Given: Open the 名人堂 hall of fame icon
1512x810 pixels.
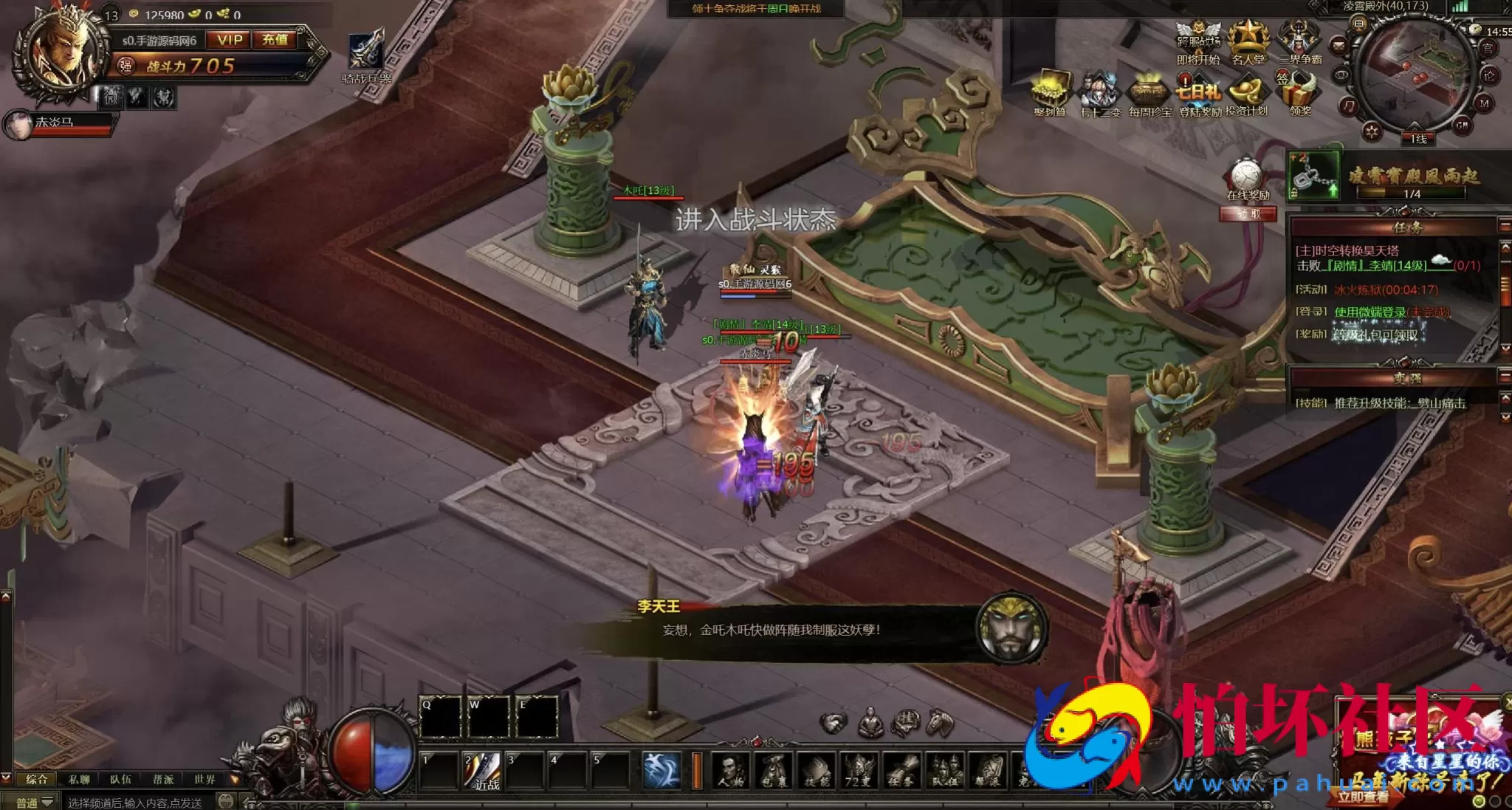Looking at the screenshot, I should coord(1248,43).
